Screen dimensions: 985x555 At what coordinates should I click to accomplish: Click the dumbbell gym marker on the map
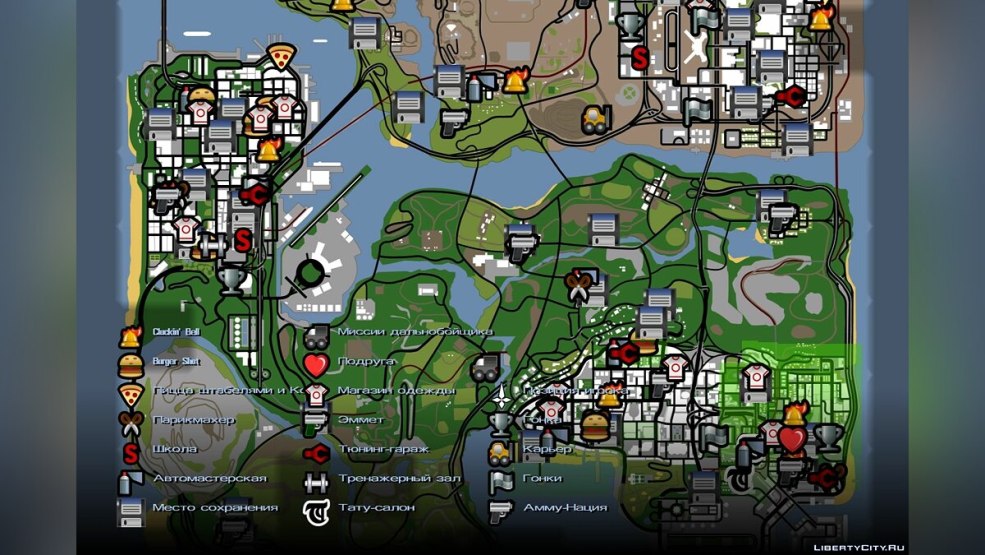pos(210,244)
